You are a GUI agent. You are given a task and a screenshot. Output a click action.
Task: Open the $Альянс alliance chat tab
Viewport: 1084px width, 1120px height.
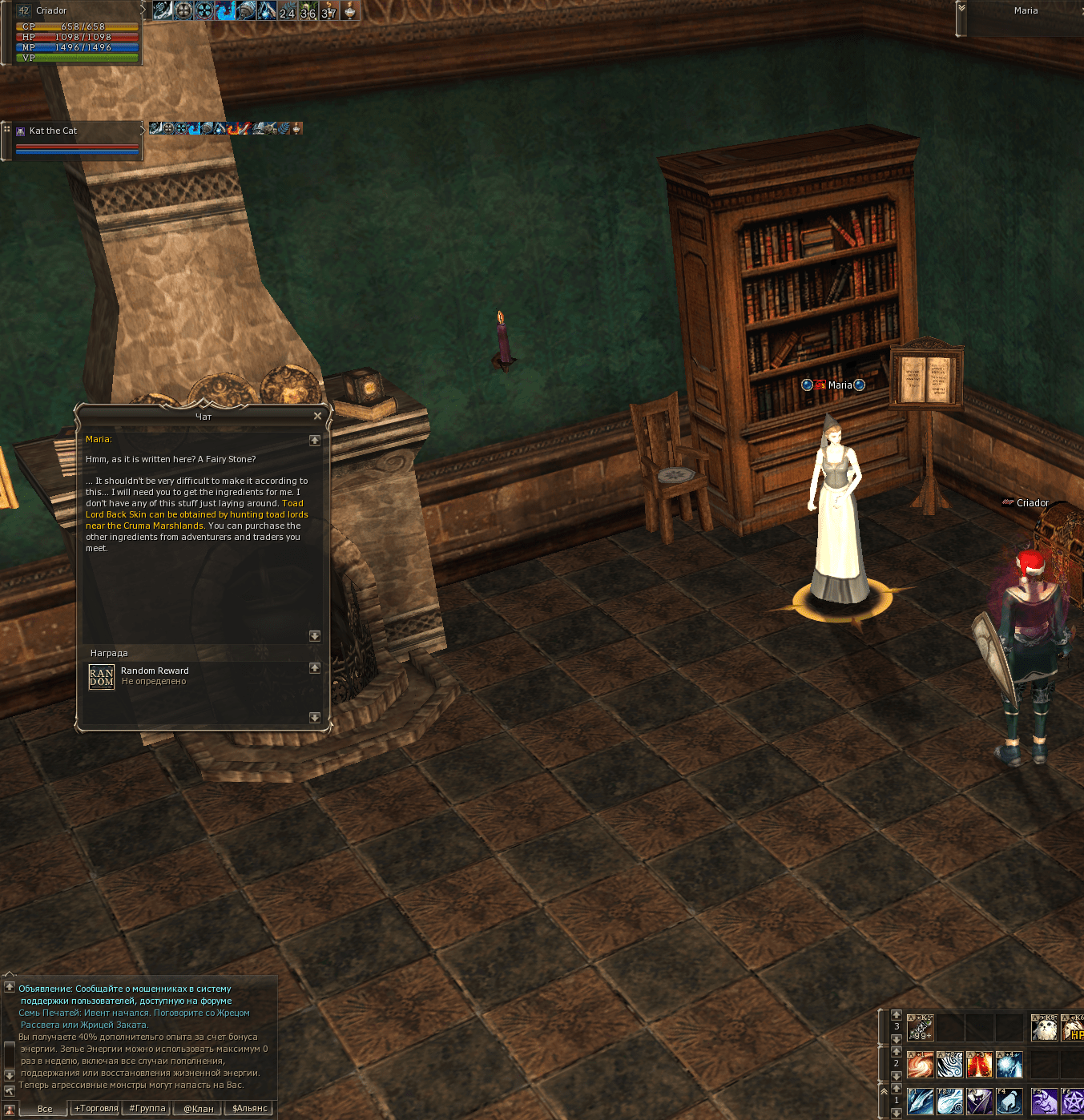point(250,1109)
